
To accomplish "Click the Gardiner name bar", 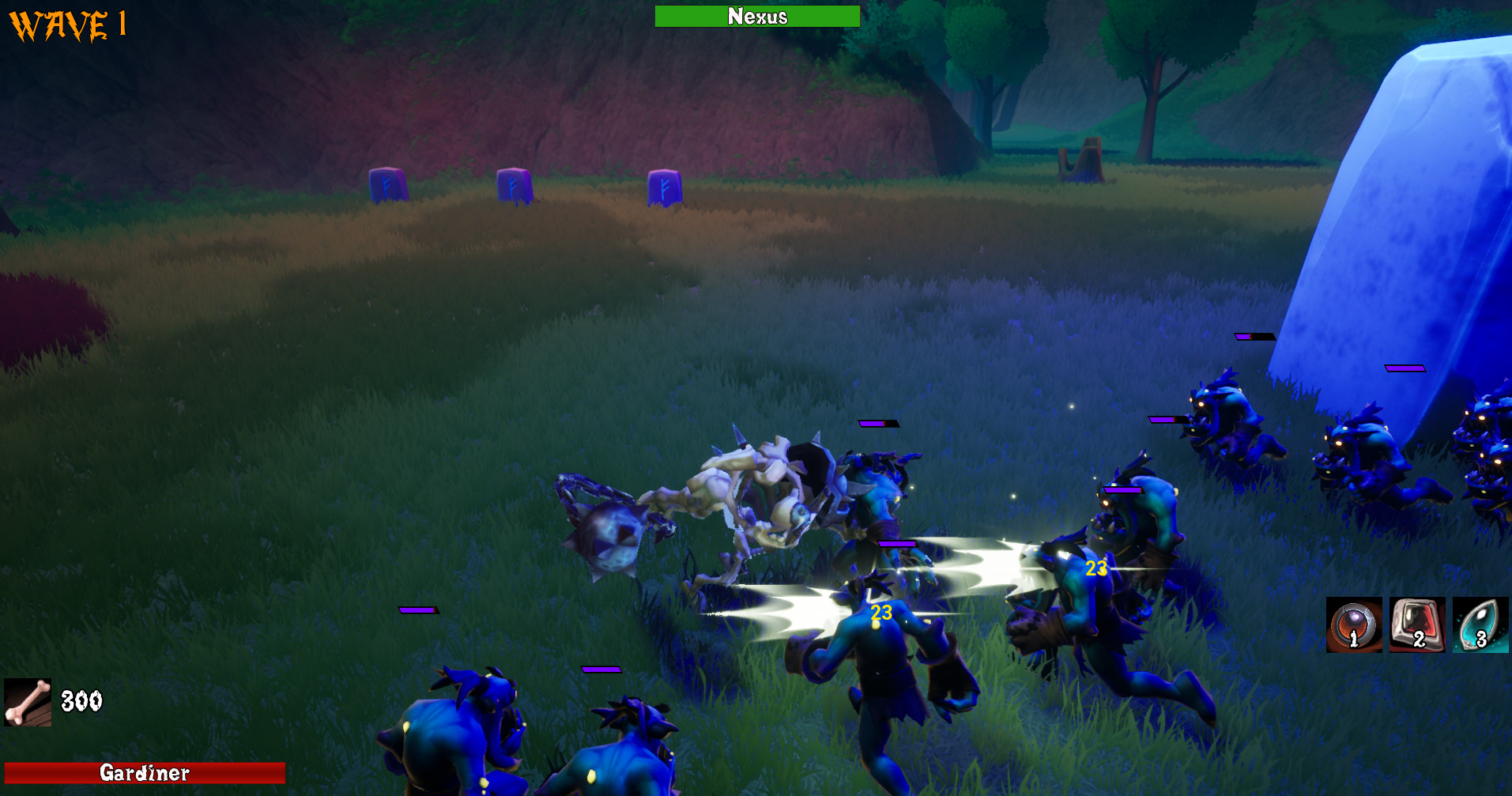I will (144, 771).
